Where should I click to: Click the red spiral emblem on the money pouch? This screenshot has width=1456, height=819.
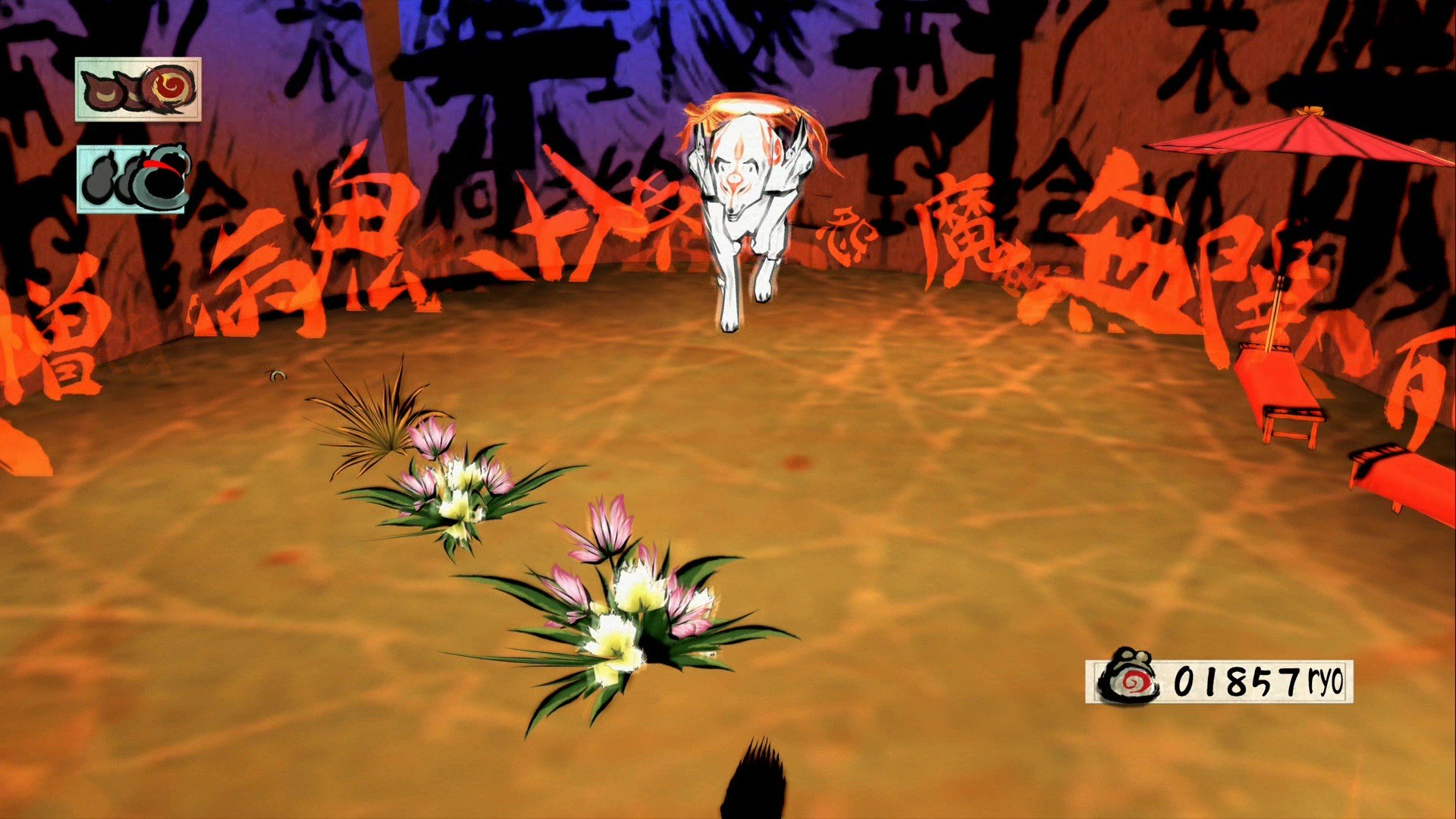click(1134, 680)
